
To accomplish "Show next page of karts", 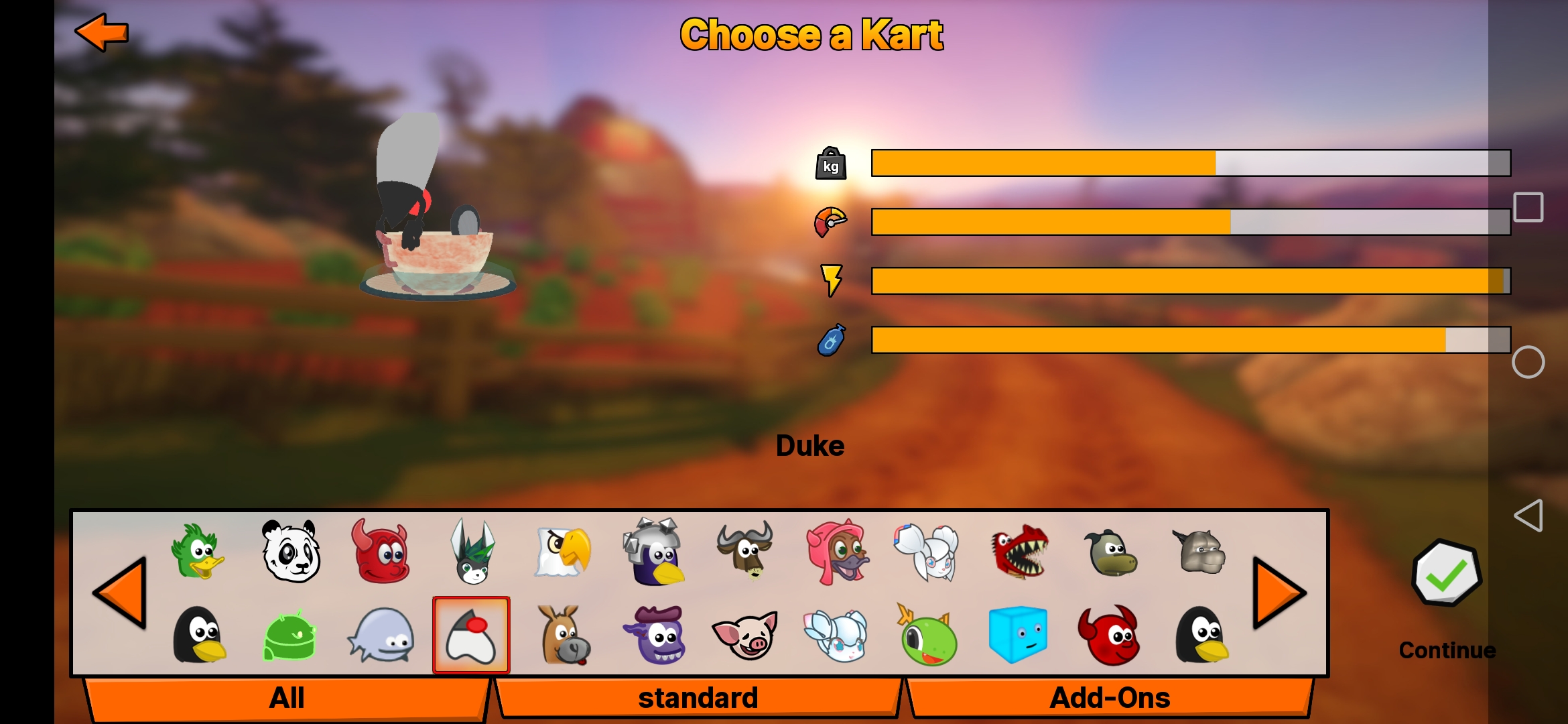I will pos(1279,593).
